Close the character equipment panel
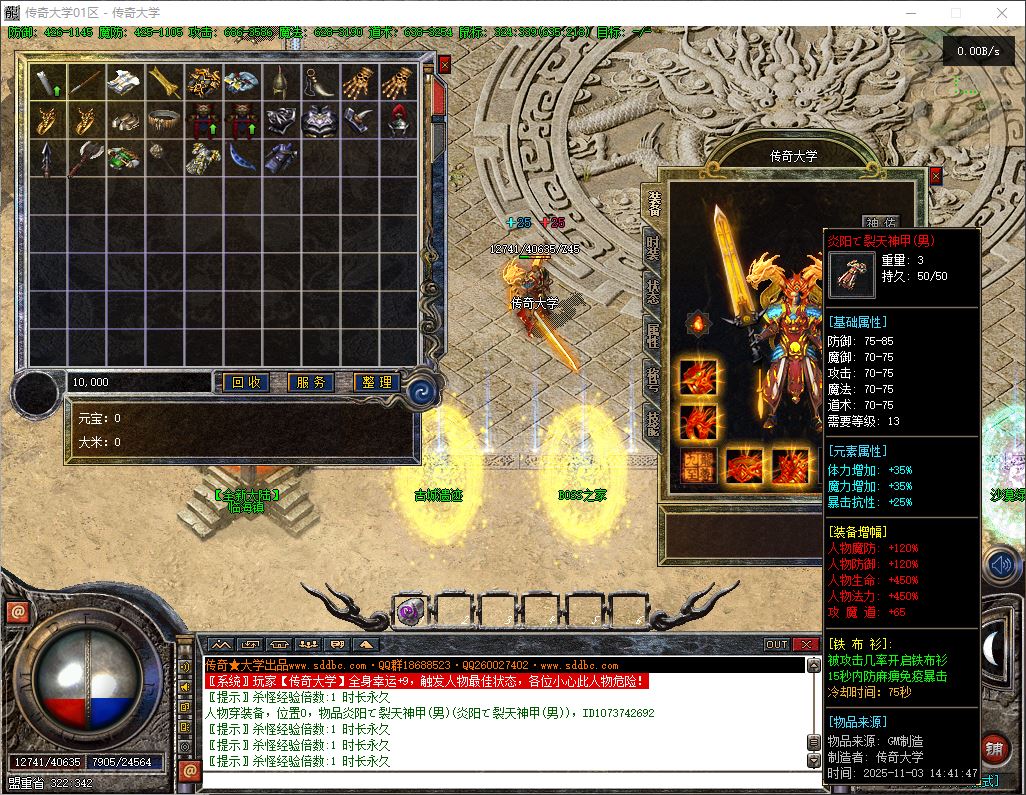The height and width of the screenshot is (795, 1026). click(x=936, y=176)
